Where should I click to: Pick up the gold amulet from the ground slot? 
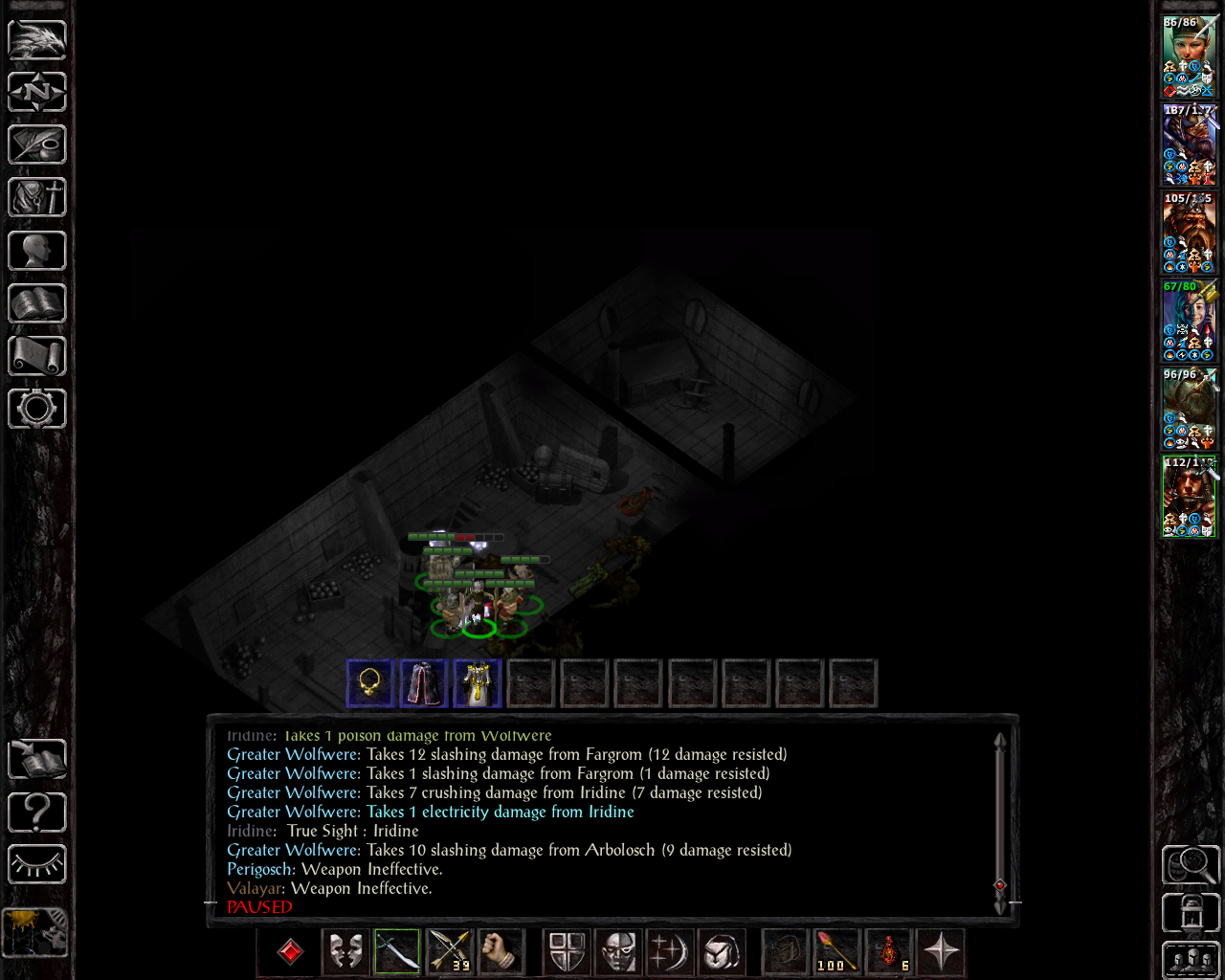tap(369, 683)
